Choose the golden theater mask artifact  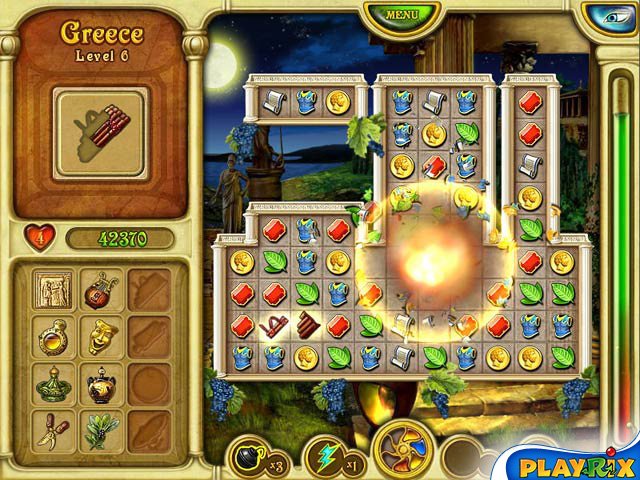click(x=99, y=336)
